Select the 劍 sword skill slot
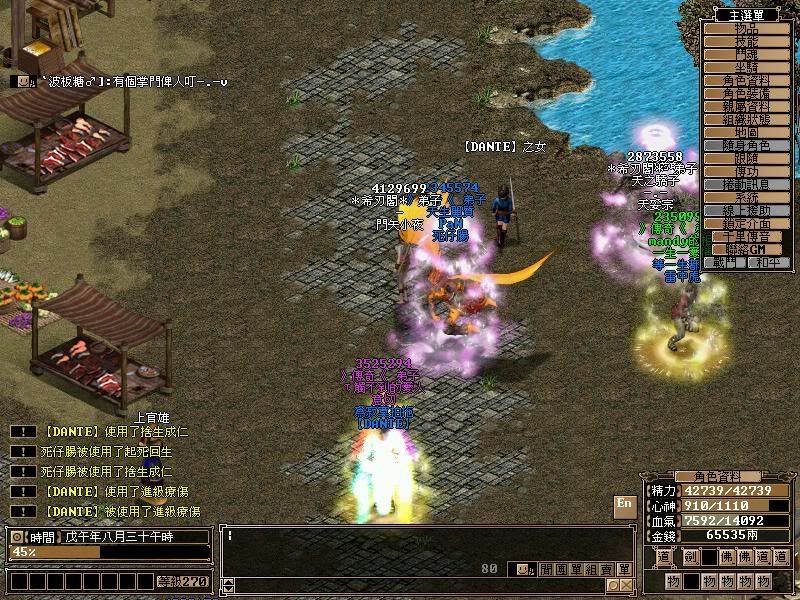 (691, 557)
